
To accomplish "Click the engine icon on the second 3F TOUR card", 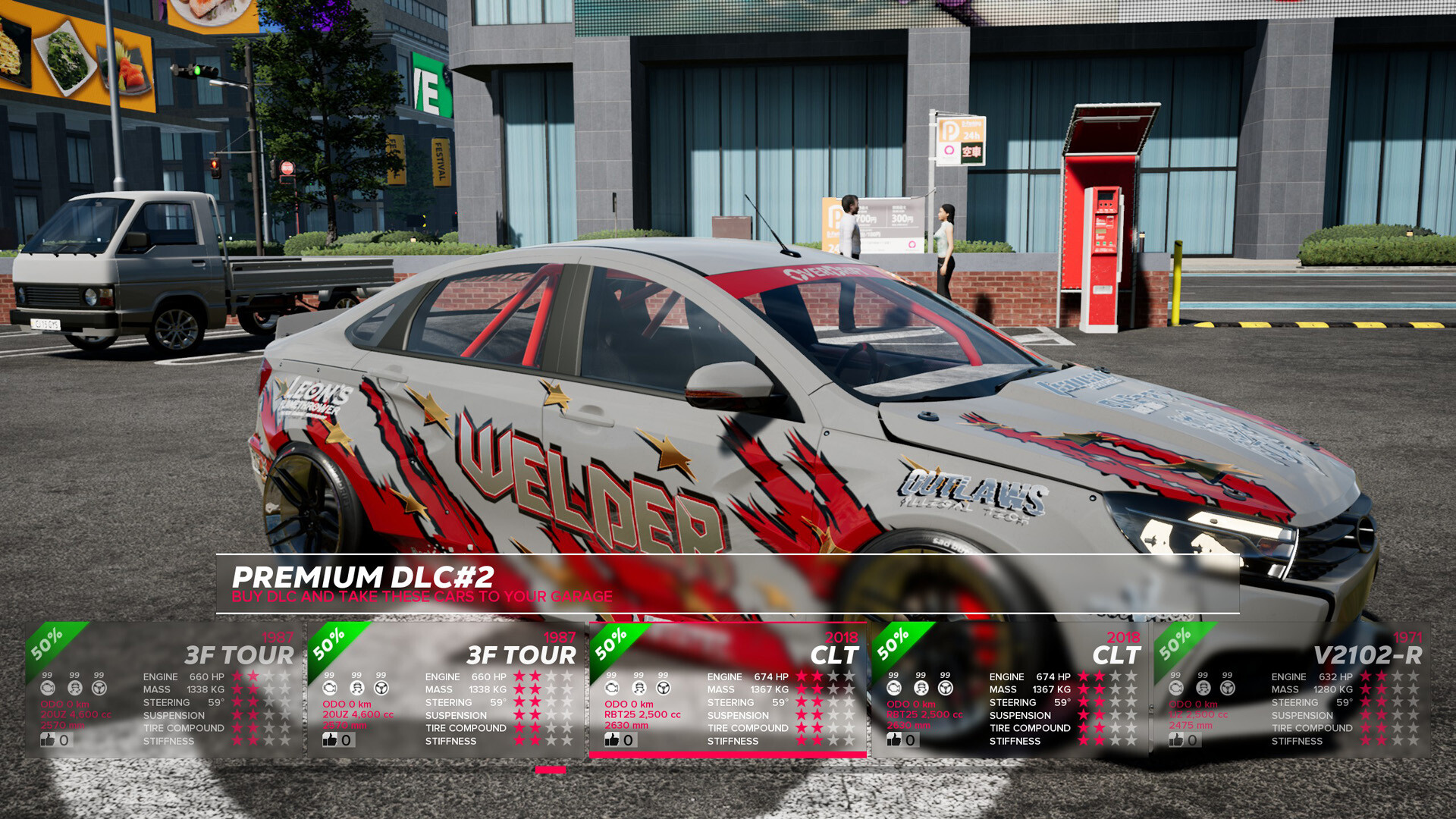I will point(330,689).
